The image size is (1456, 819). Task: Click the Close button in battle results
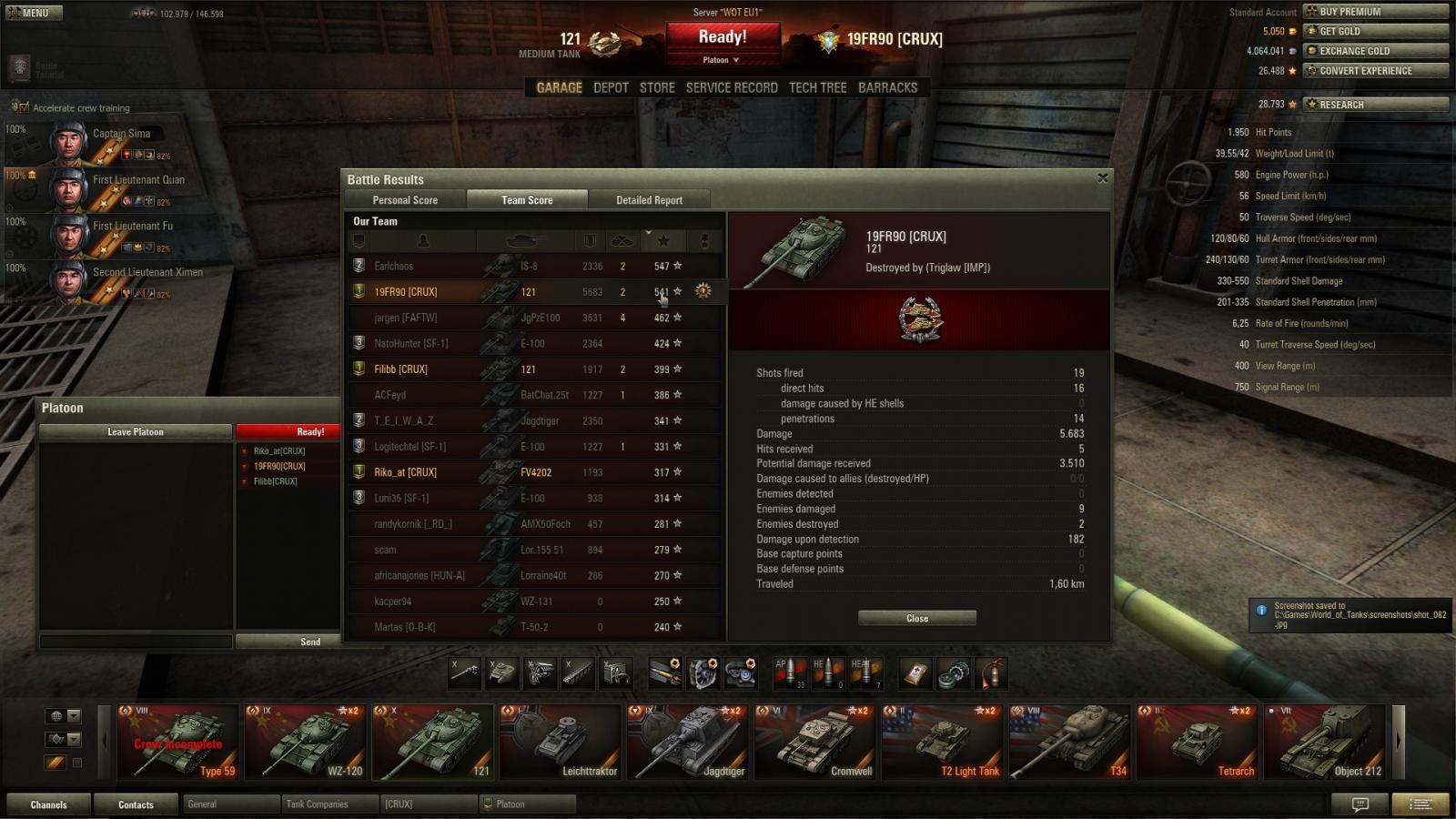(917, 619)
